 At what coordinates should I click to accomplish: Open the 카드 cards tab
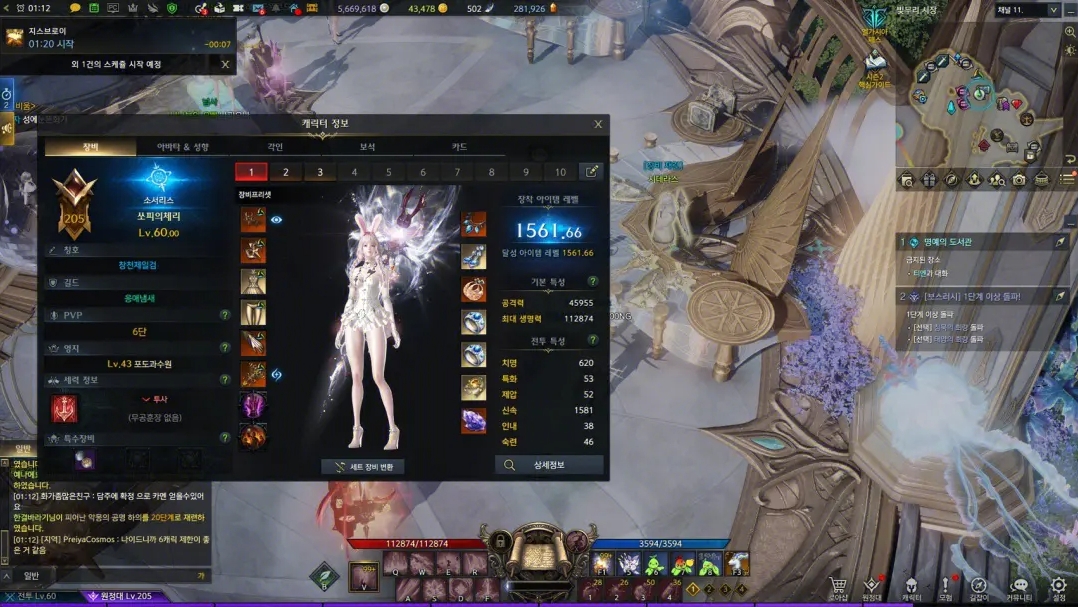coord(459,147)
